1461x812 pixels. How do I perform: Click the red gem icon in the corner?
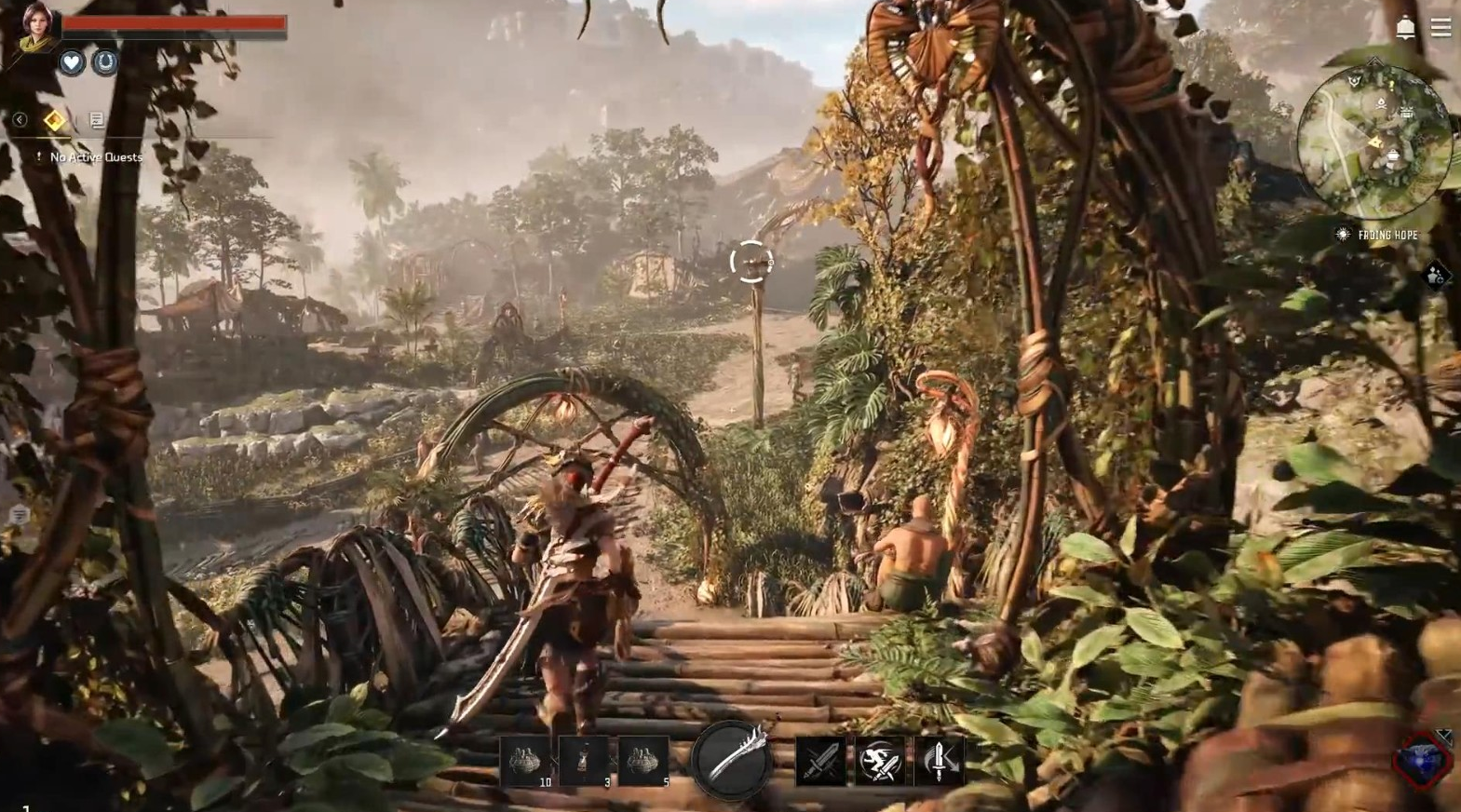(x=1422, y=761)
